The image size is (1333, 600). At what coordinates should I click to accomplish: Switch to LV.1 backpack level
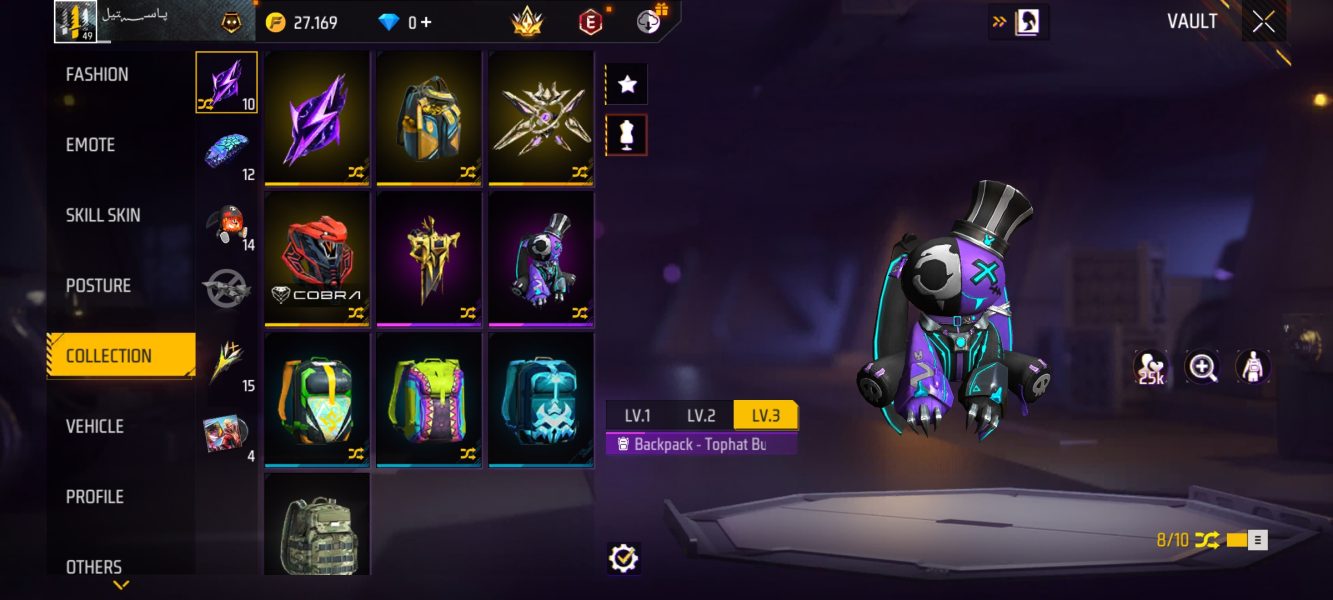point(638,415)
